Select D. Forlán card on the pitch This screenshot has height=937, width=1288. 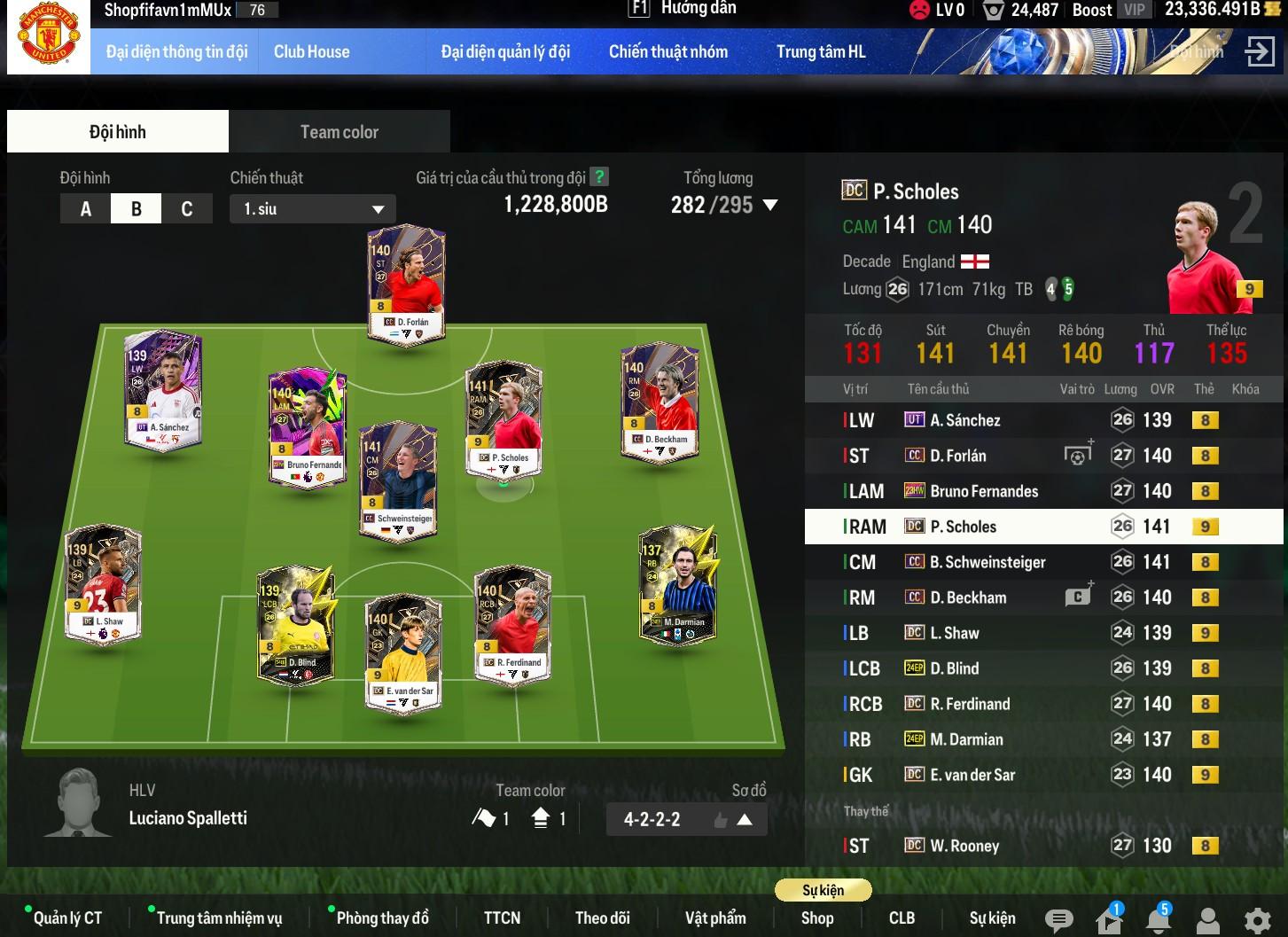pyautogui.click(x=406, y=284)
